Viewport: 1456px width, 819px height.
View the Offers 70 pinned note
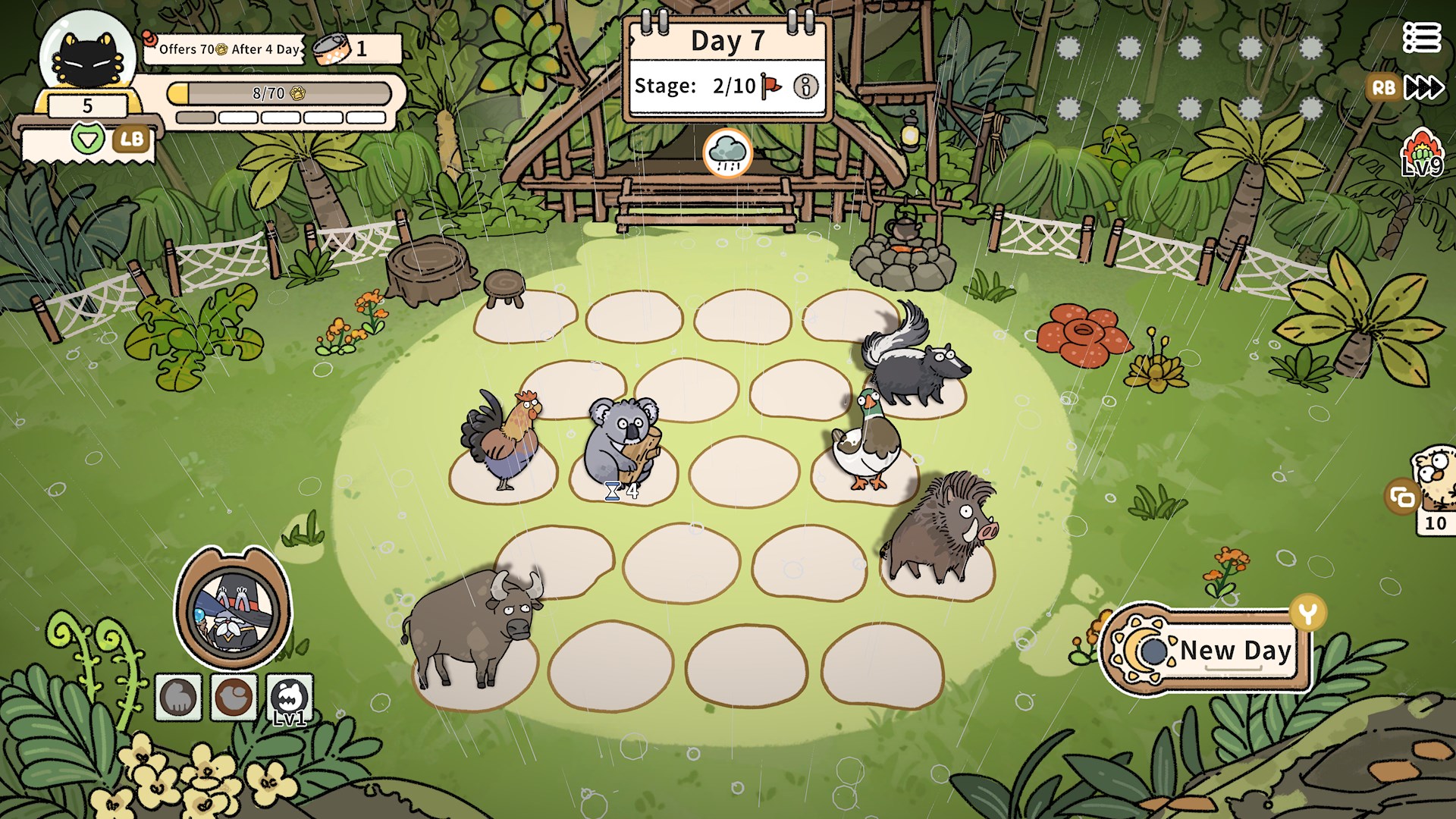coord(225,49)
